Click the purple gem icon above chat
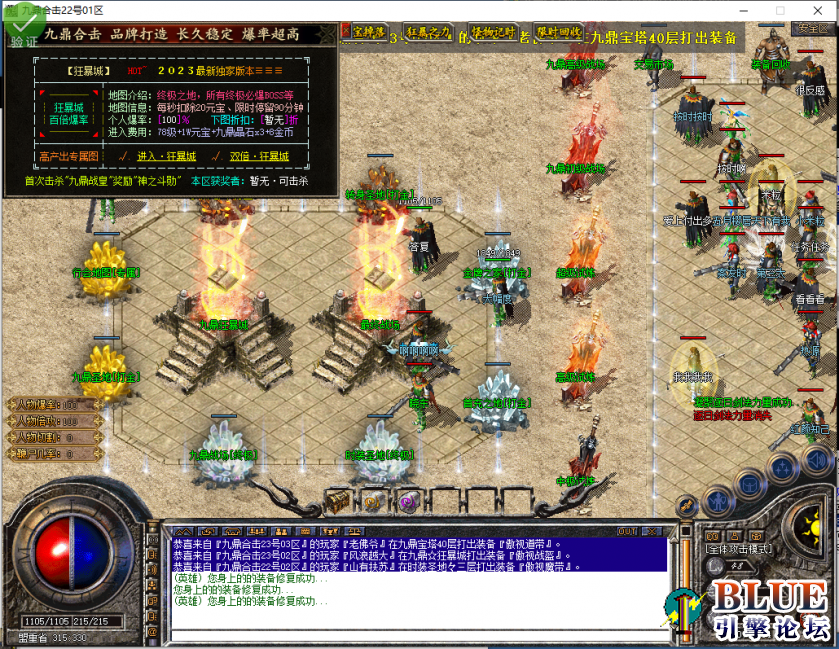This screenshot has width=839, height=649. click(x=407, y=501)
